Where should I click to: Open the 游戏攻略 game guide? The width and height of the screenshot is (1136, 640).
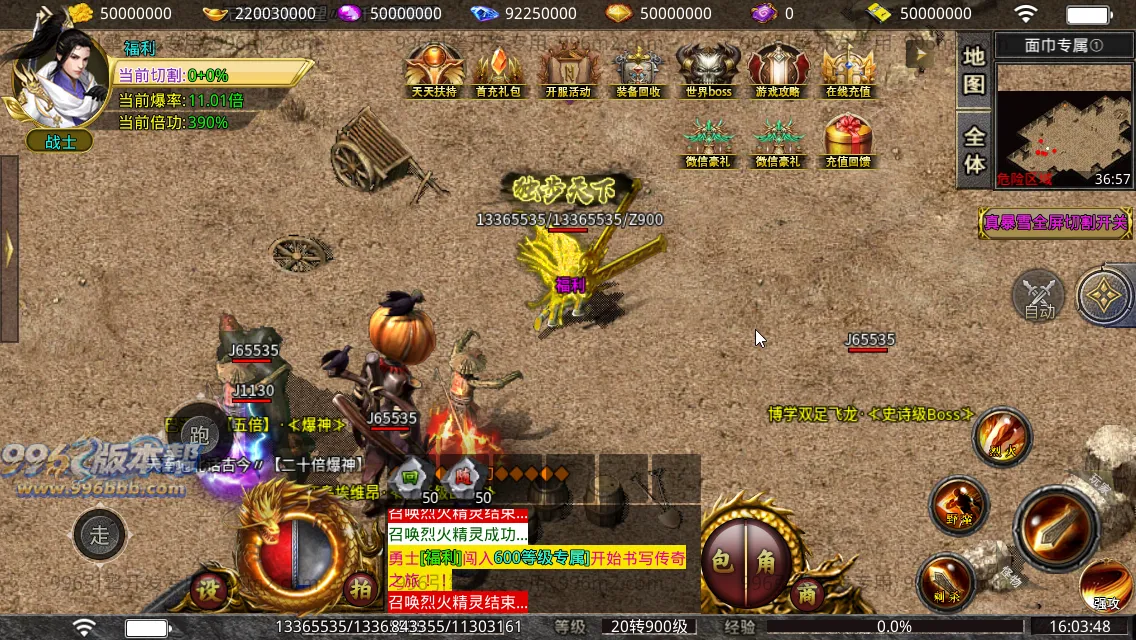(778, 68)
